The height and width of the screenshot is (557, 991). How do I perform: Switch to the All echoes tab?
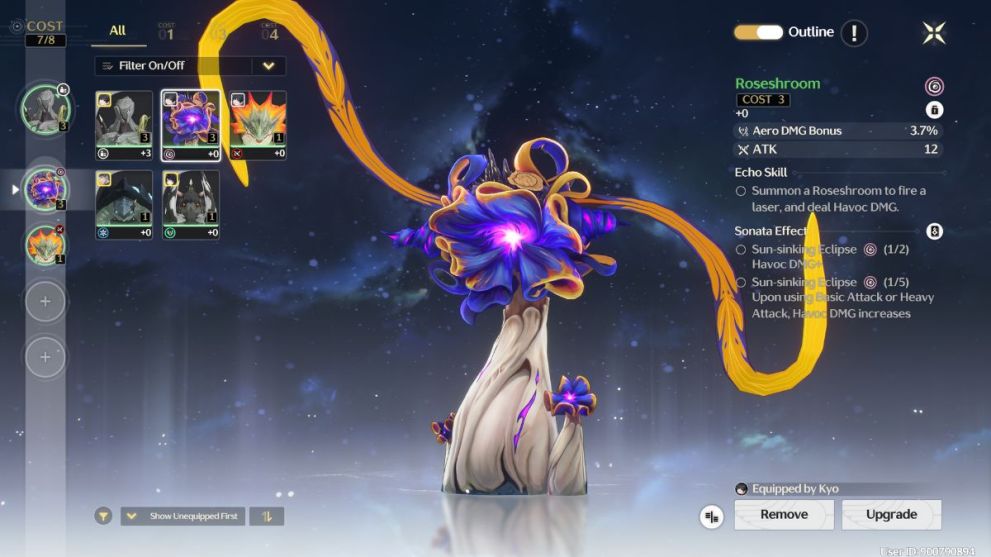(x=118, y=31)
